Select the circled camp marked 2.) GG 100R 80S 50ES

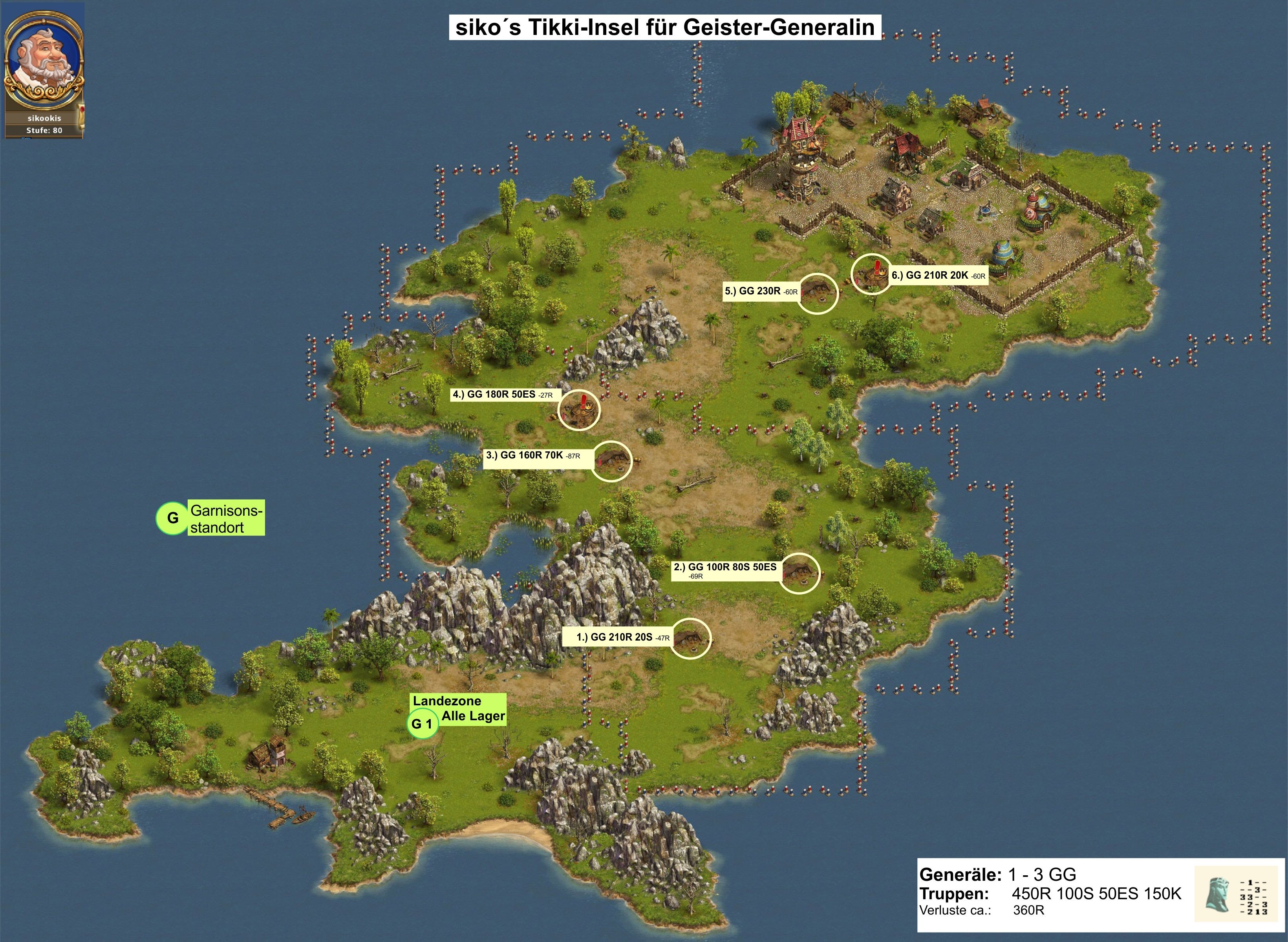click(x=799, y=573)
